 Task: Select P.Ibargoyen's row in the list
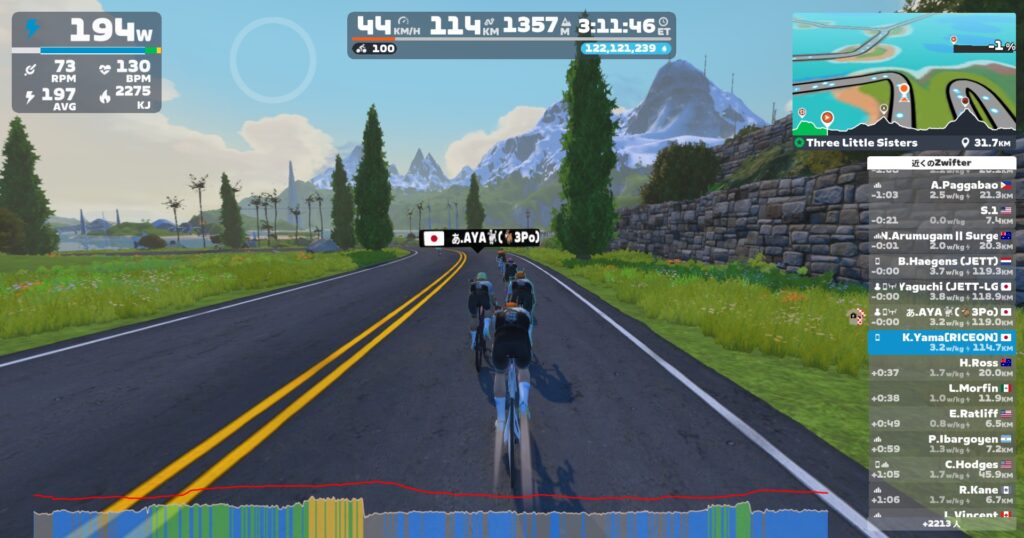(940, 444)
